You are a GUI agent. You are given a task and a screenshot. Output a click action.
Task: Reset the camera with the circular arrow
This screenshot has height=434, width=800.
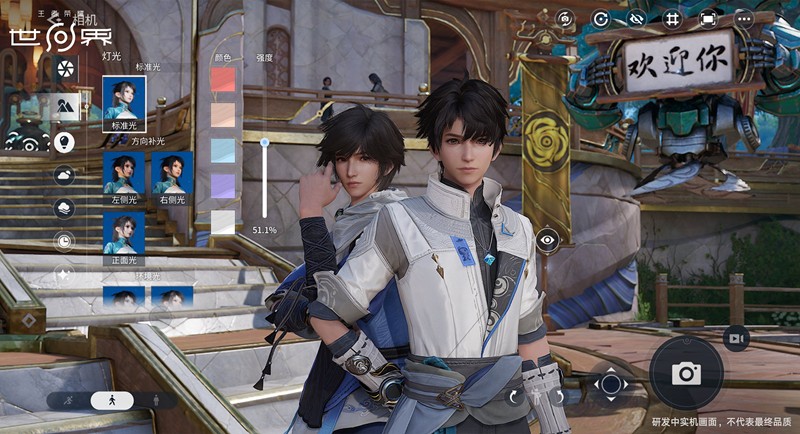coord(600,18)
